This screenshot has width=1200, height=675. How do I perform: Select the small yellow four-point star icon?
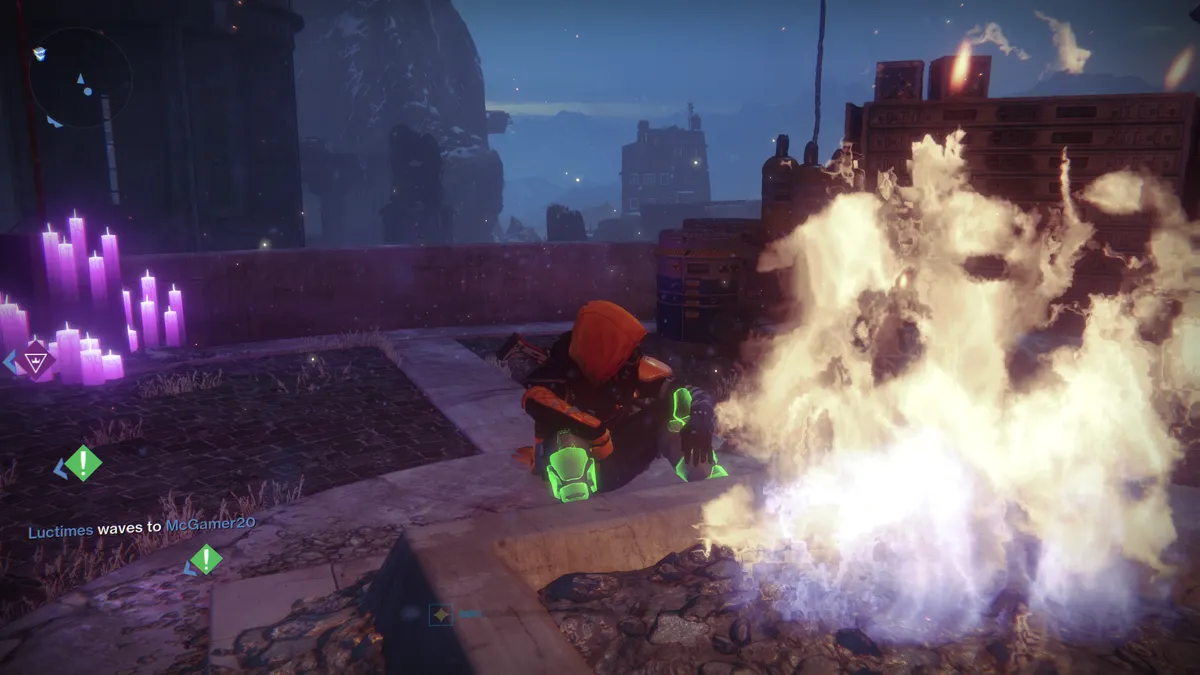(440, 614)
